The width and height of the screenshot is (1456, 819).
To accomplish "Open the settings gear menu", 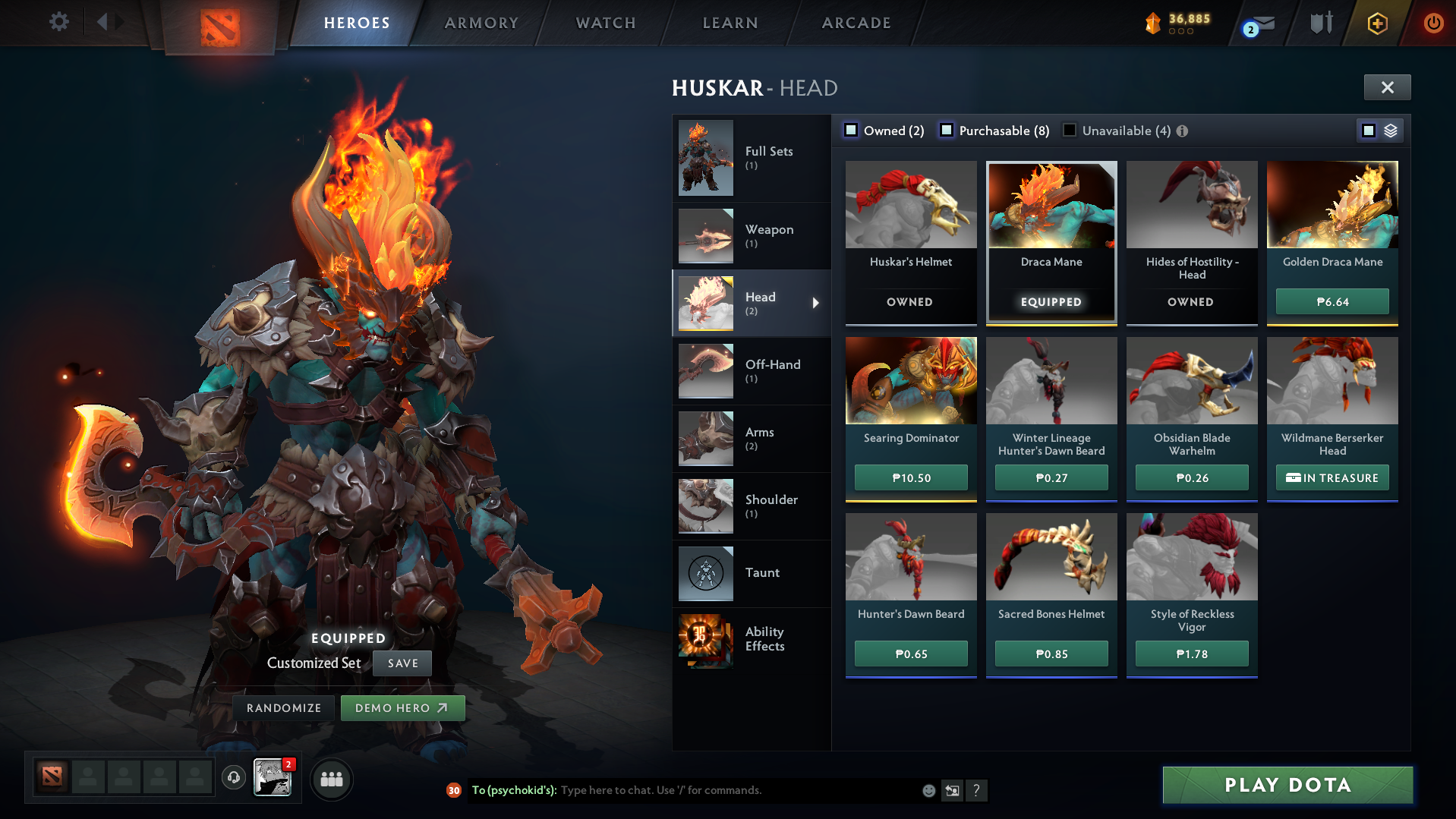I will pos(58,22).
